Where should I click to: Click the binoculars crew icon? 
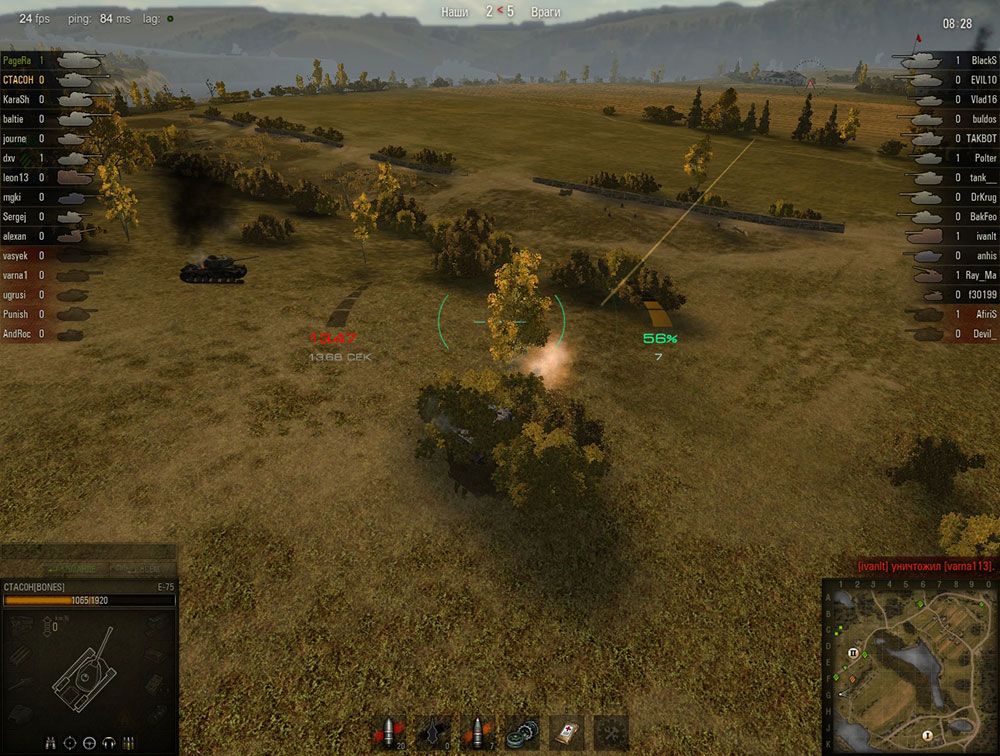(51, 743)
